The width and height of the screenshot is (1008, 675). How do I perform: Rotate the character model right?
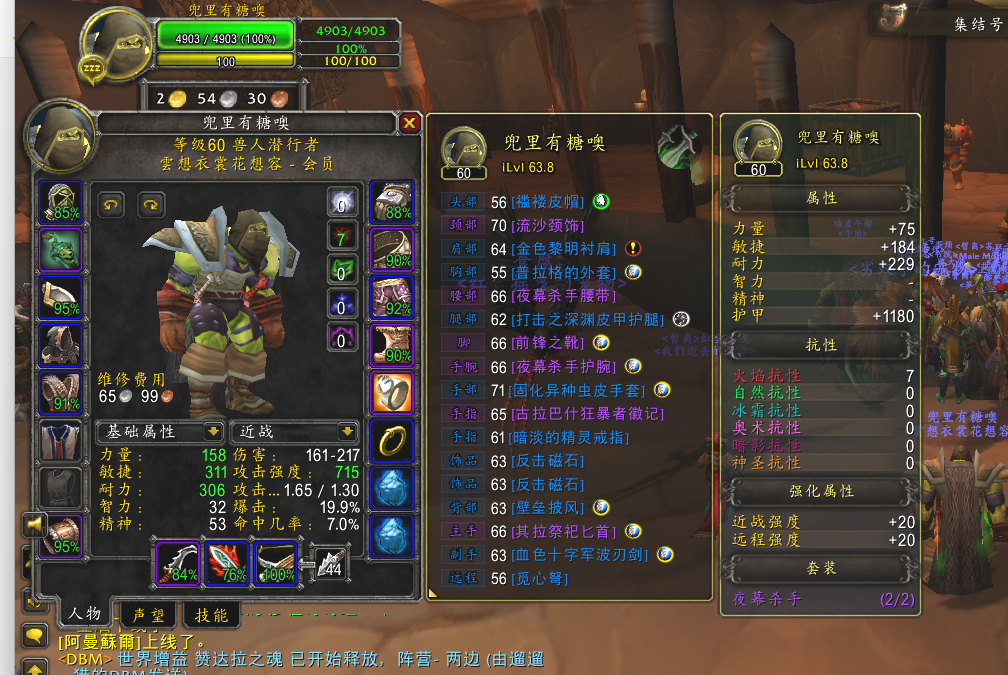(152, 205)
